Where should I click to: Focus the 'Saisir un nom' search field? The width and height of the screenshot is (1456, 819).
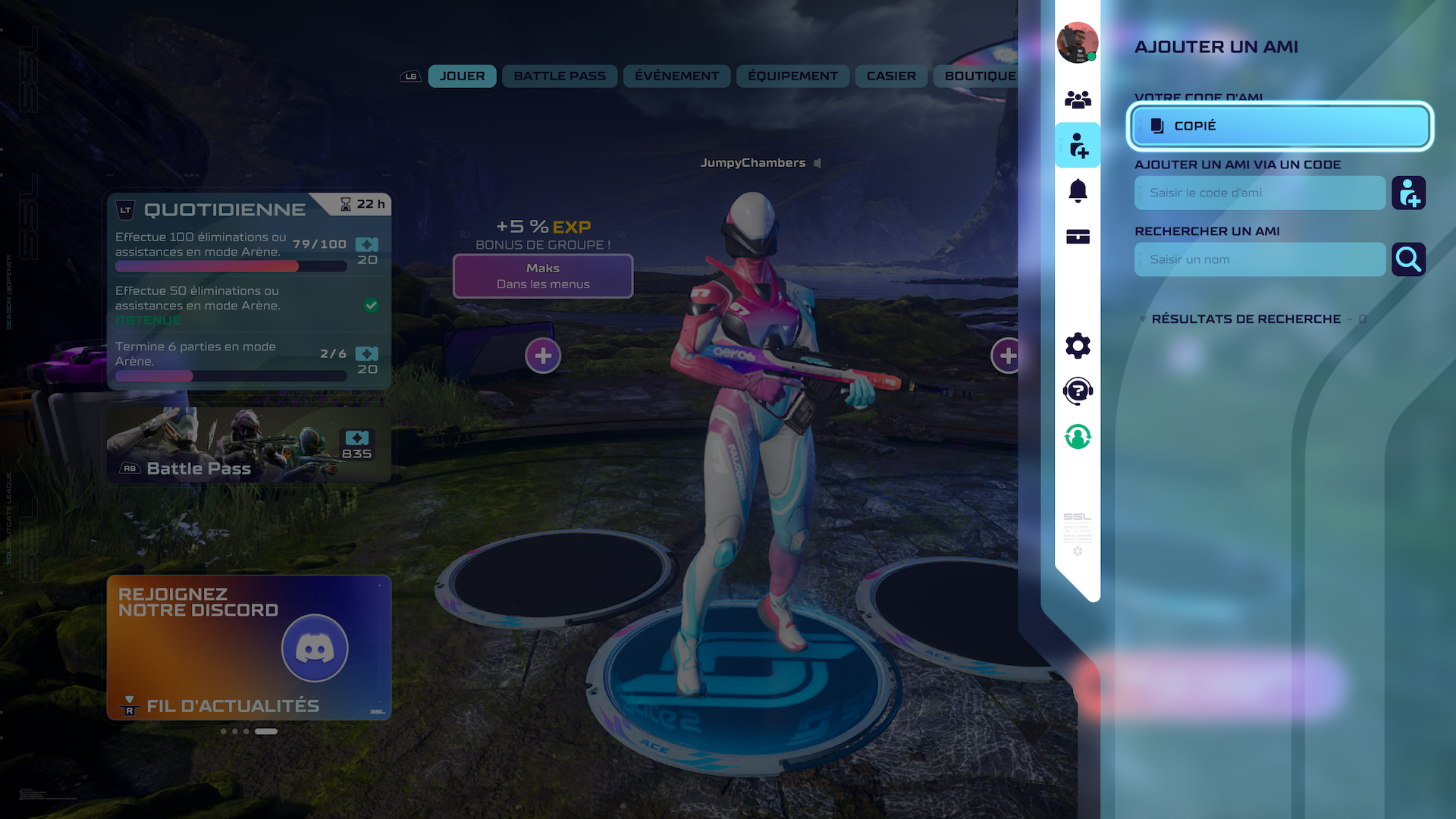[x=1260, y=259]
